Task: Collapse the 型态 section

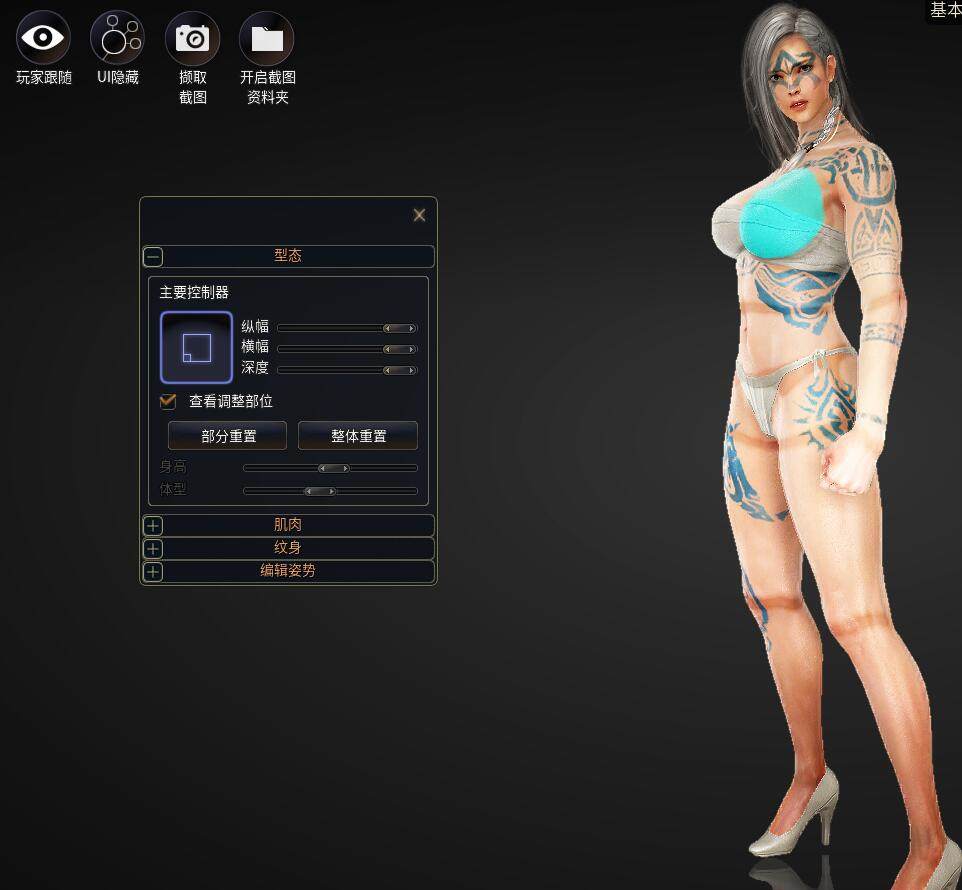Action: (153, 256)
